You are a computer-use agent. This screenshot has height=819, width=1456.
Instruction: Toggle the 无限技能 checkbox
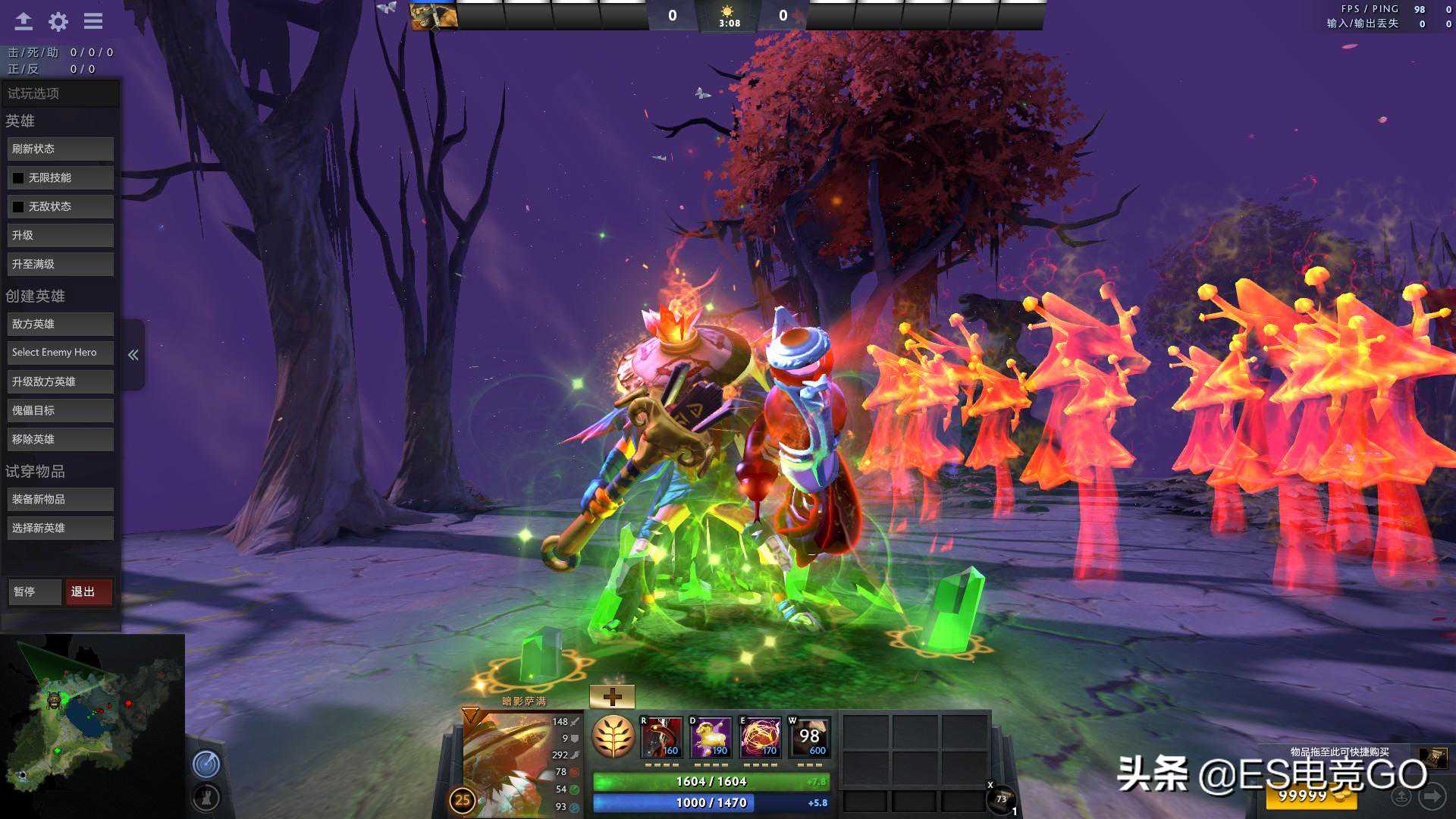coord(18,178)
